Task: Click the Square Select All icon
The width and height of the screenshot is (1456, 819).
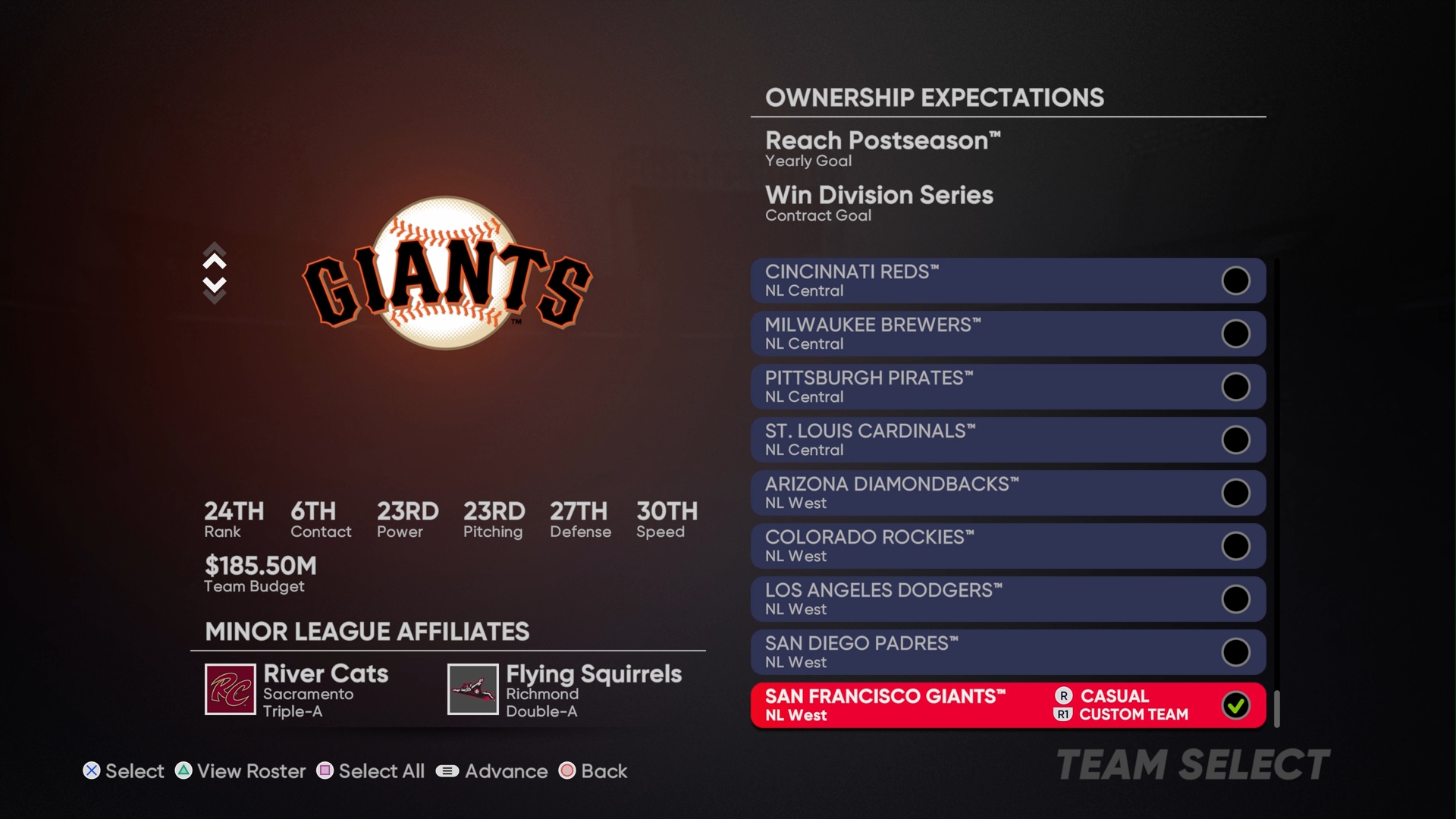Action: 325,771
